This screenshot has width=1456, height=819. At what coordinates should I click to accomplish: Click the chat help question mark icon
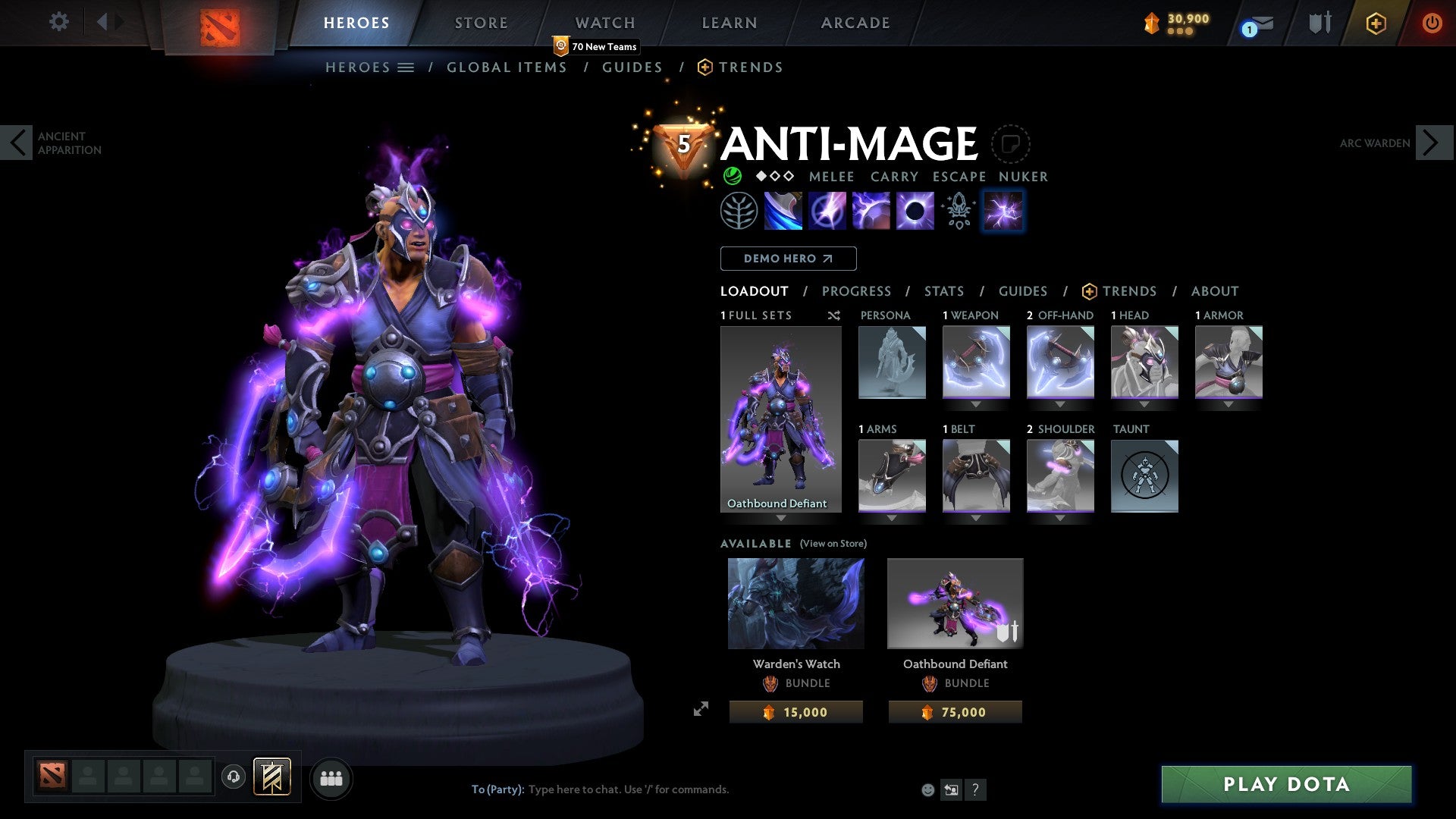[975, 789]
